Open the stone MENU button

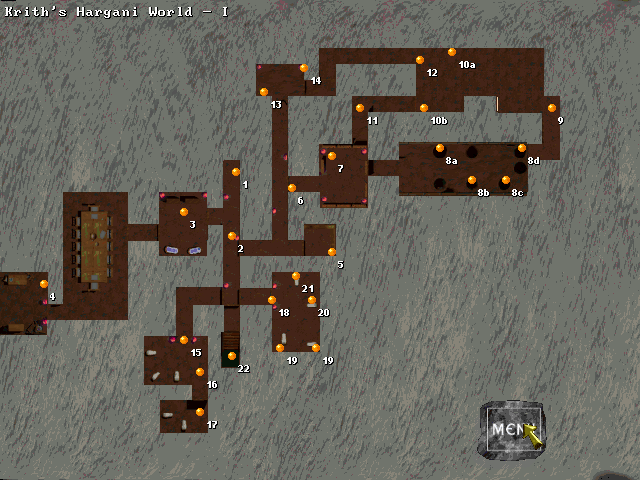click(512, 430)
